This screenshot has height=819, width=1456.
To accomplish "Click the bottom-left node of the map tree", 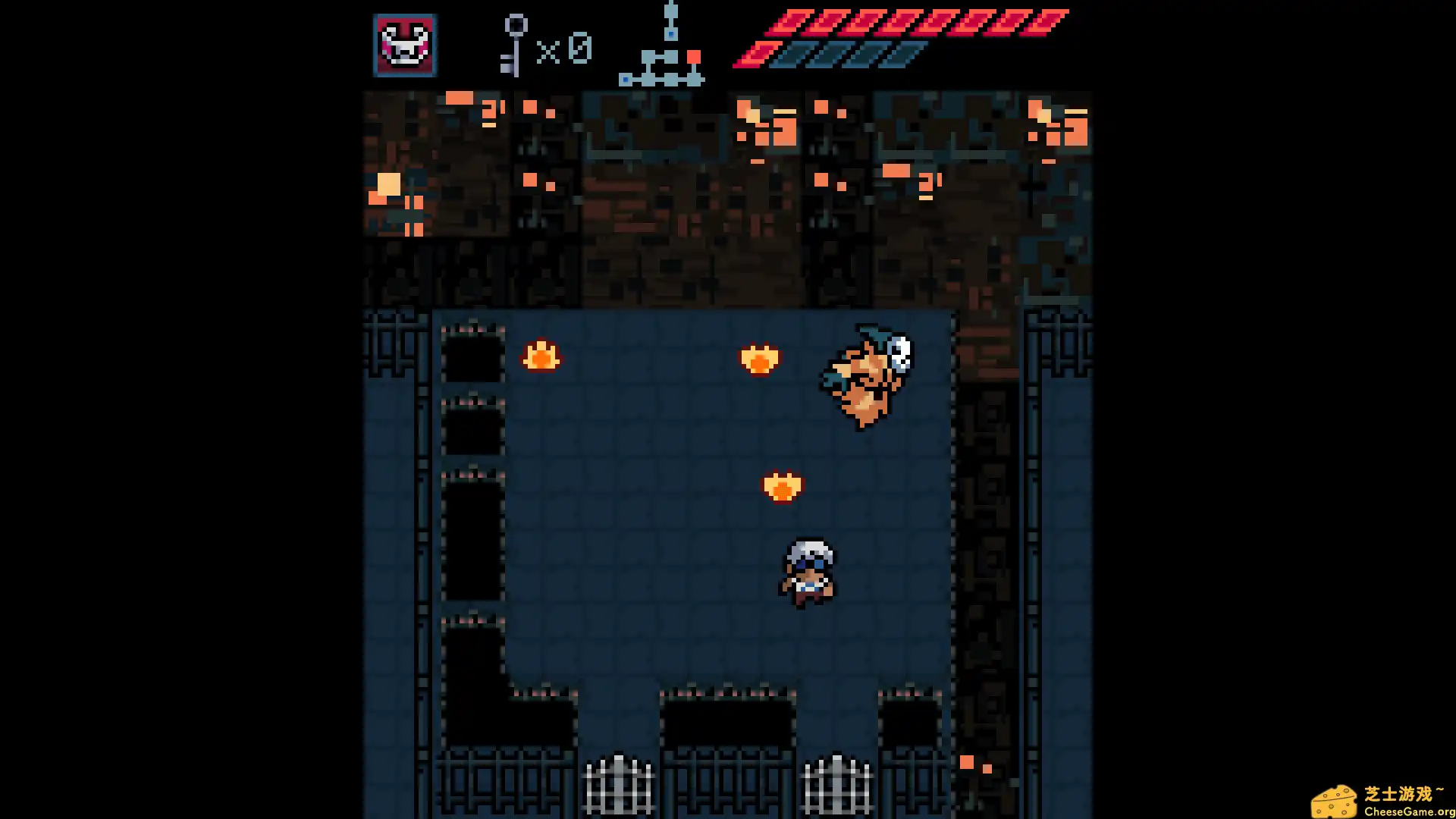I will coord(625,79).
